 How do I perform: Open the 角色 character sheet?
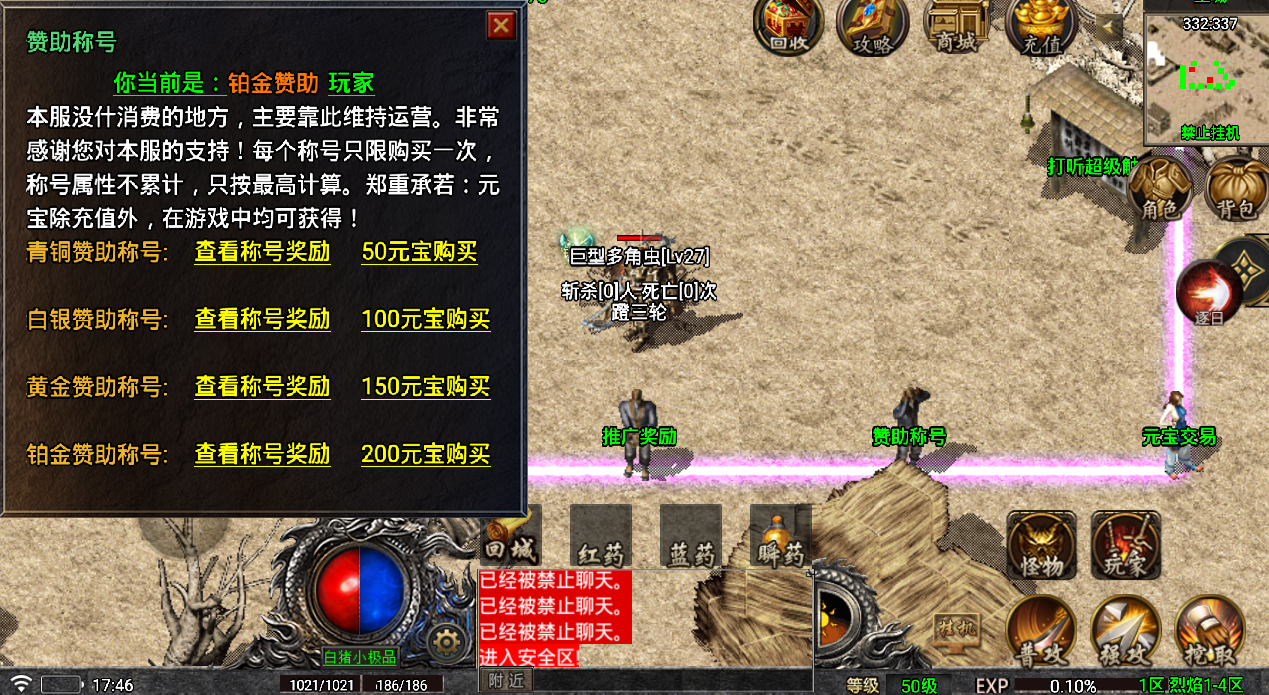pos(1161,189)
